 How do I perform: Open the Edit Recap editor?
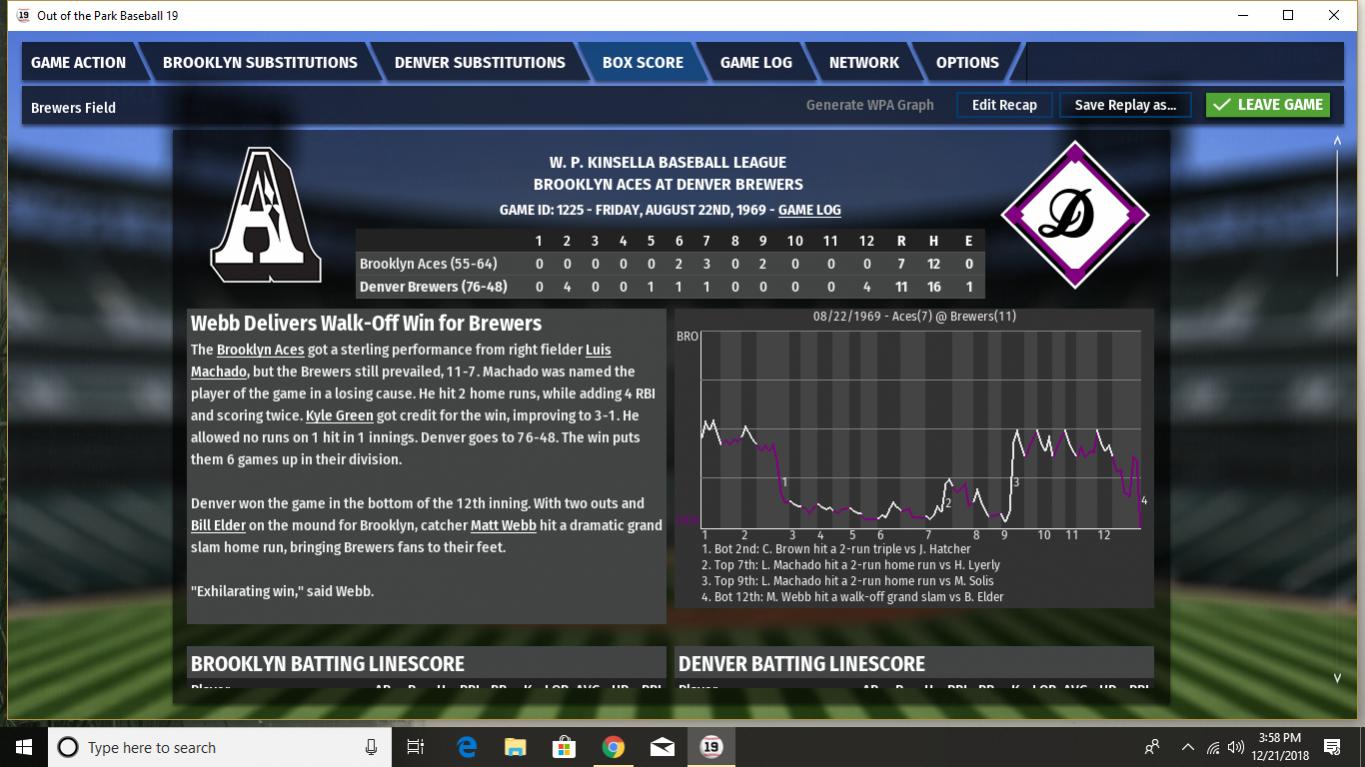(x=1004, y=105)
